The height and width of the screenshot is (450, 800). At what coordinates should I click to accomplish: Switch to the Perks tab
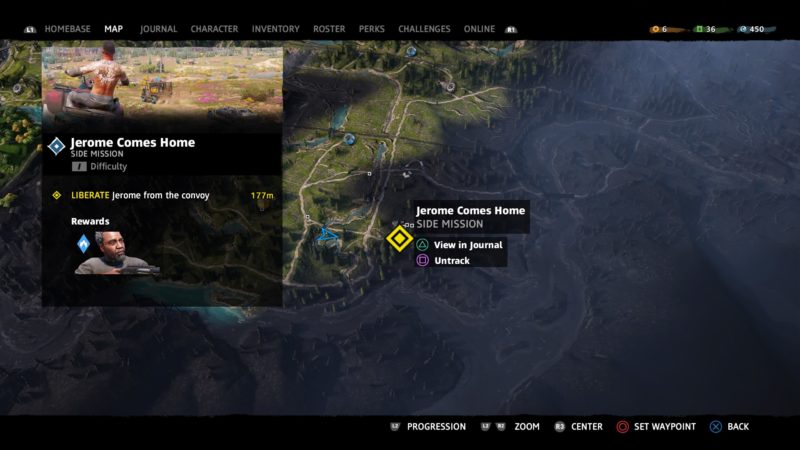[372, 29]
